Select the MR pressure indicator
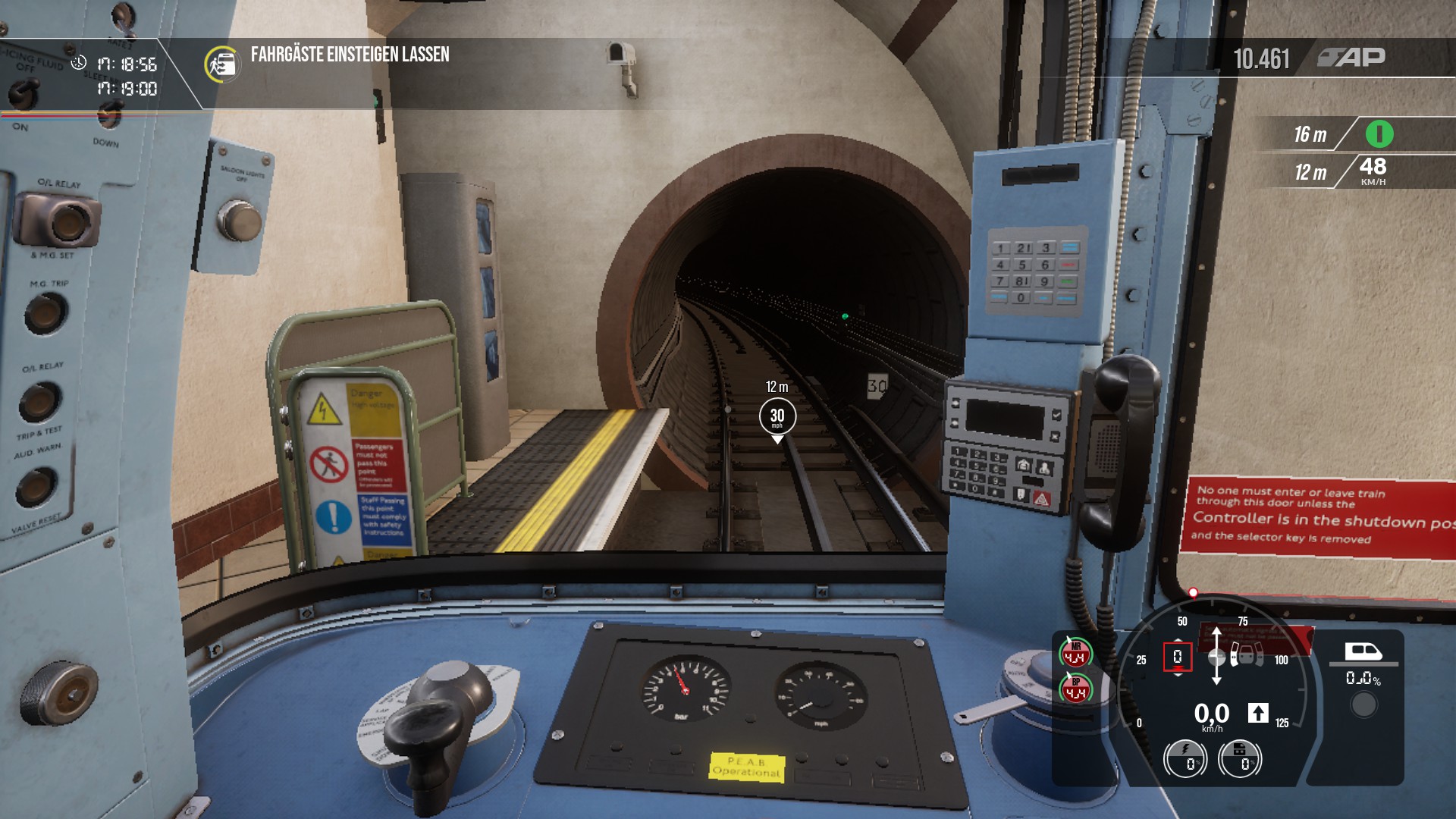This screenshot has height=819, width=1456. (x=1075, y=653)
